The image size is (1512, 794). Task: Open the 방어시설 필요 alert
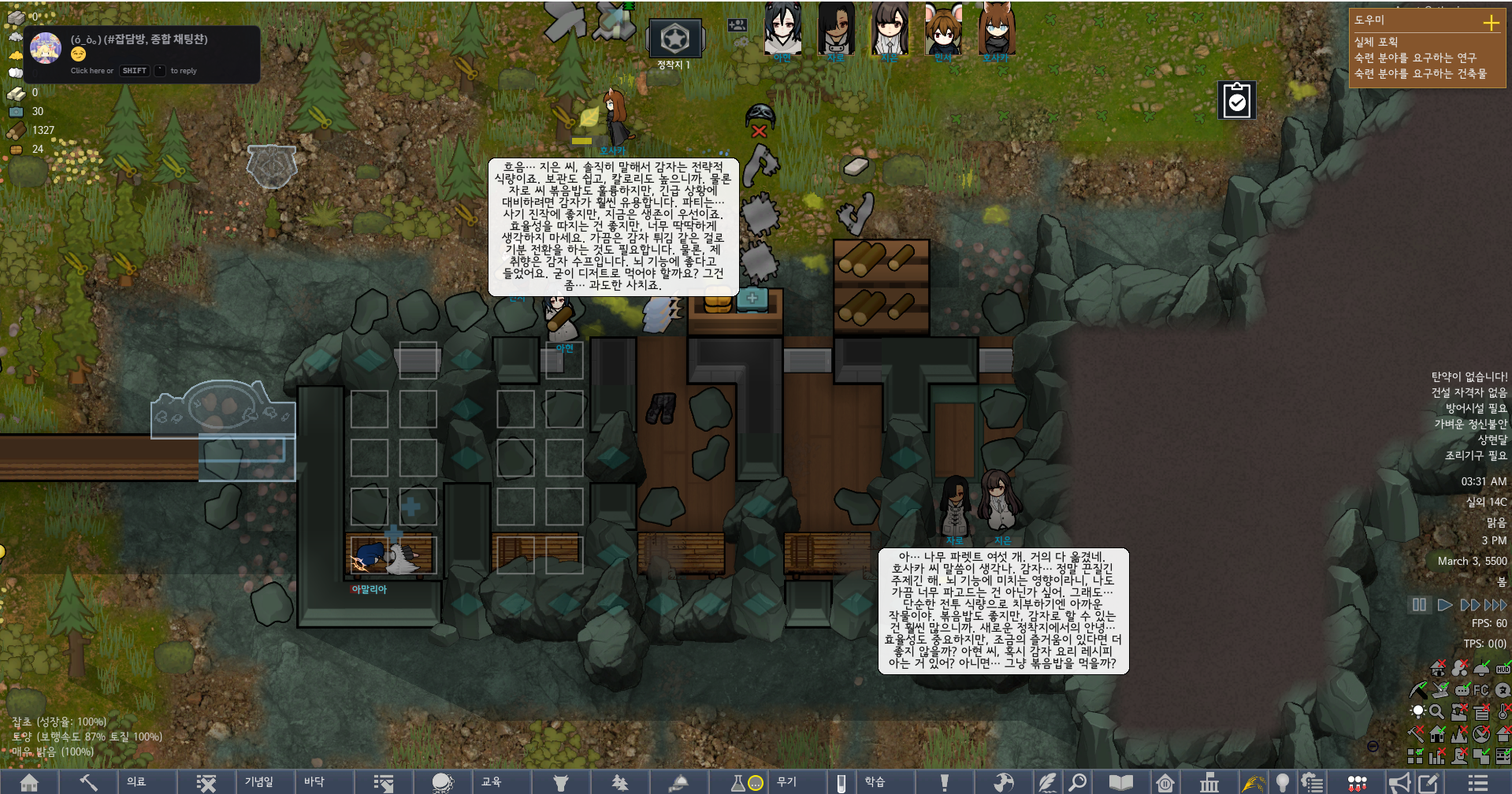coord(1476,408)
